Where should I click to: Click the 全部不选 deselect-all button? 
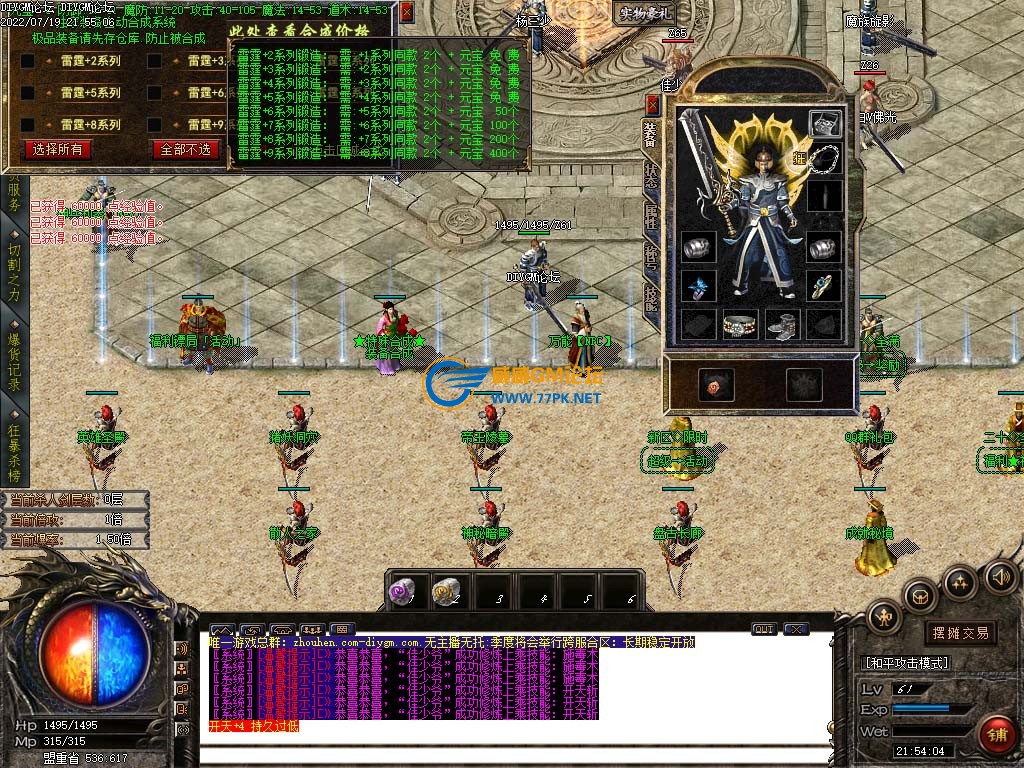185,149
